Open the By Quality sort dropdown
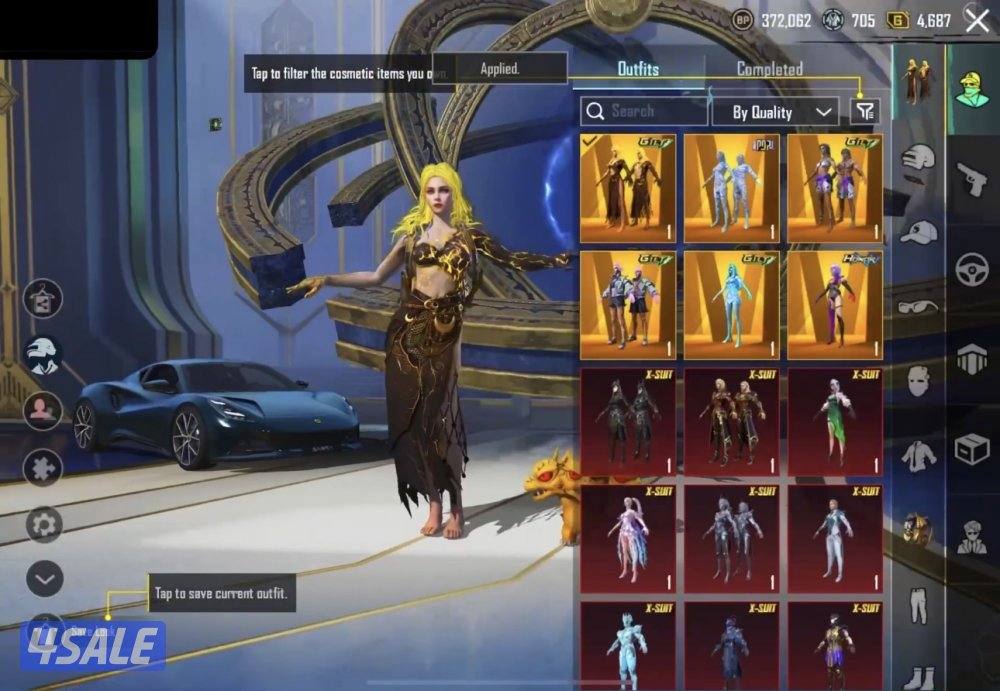 (774, 112)
